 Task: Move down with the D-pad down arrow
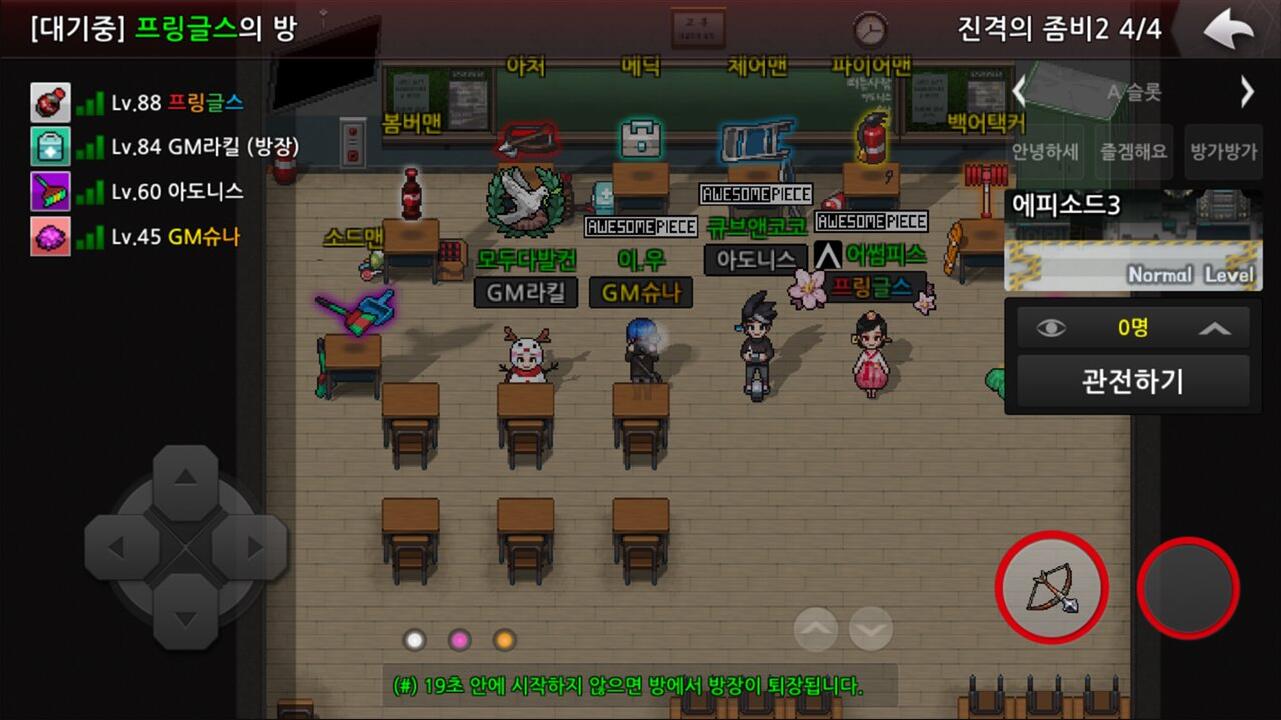click(x=185, y=612)
